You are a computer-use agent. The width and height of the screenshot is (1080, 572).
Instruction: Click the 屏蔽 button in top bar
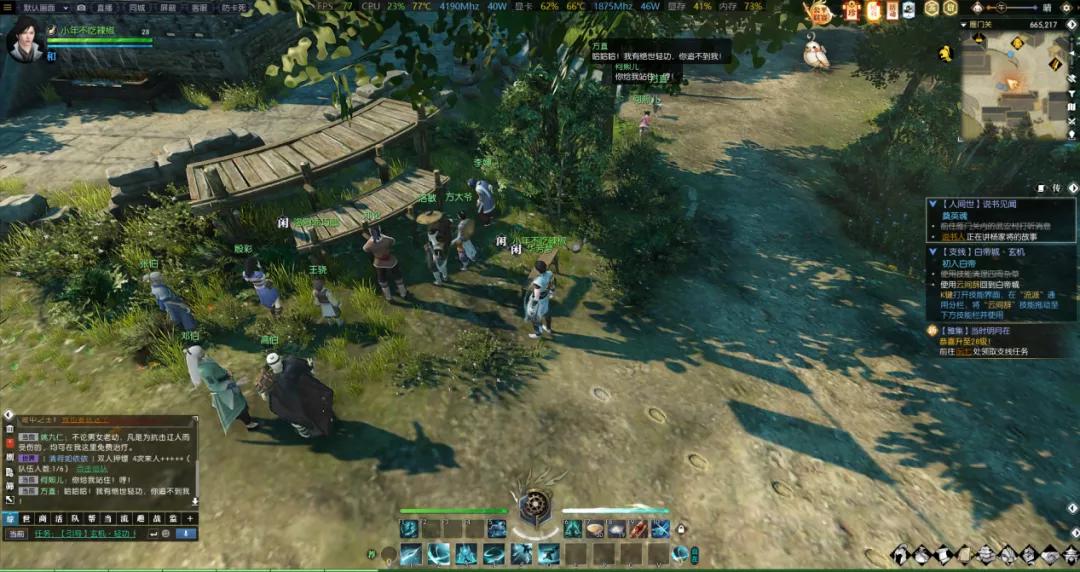(x=167, y=7)
